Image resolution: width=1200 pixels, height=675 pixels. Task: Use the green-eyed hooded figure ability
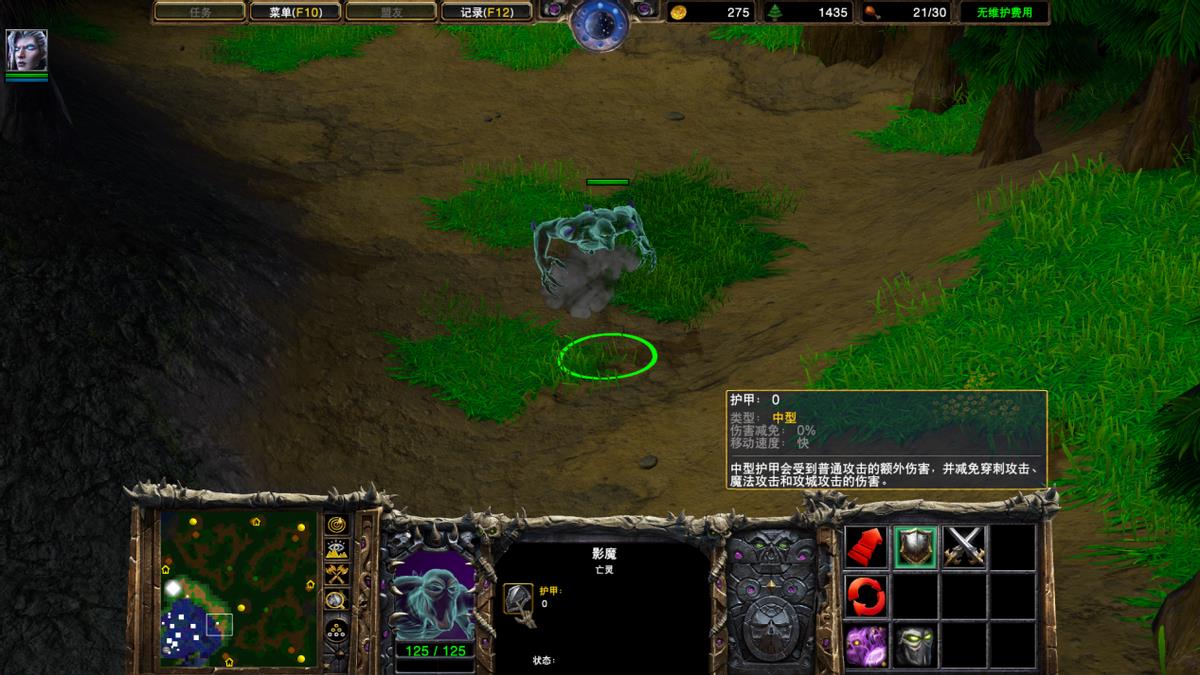(x=915, y=645)
